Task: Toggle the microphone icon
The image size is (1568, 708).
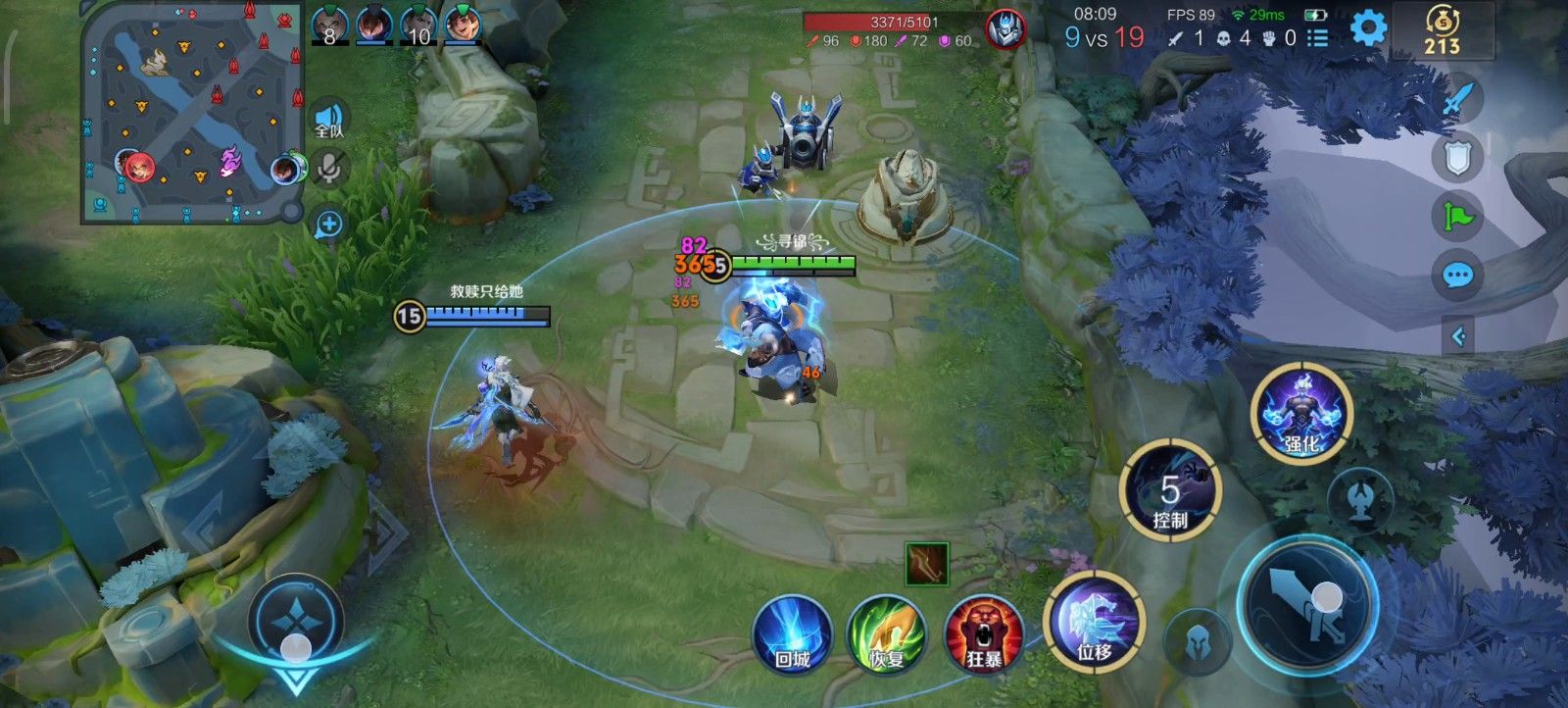Action: pyautogui.click(x=329, y=171)
